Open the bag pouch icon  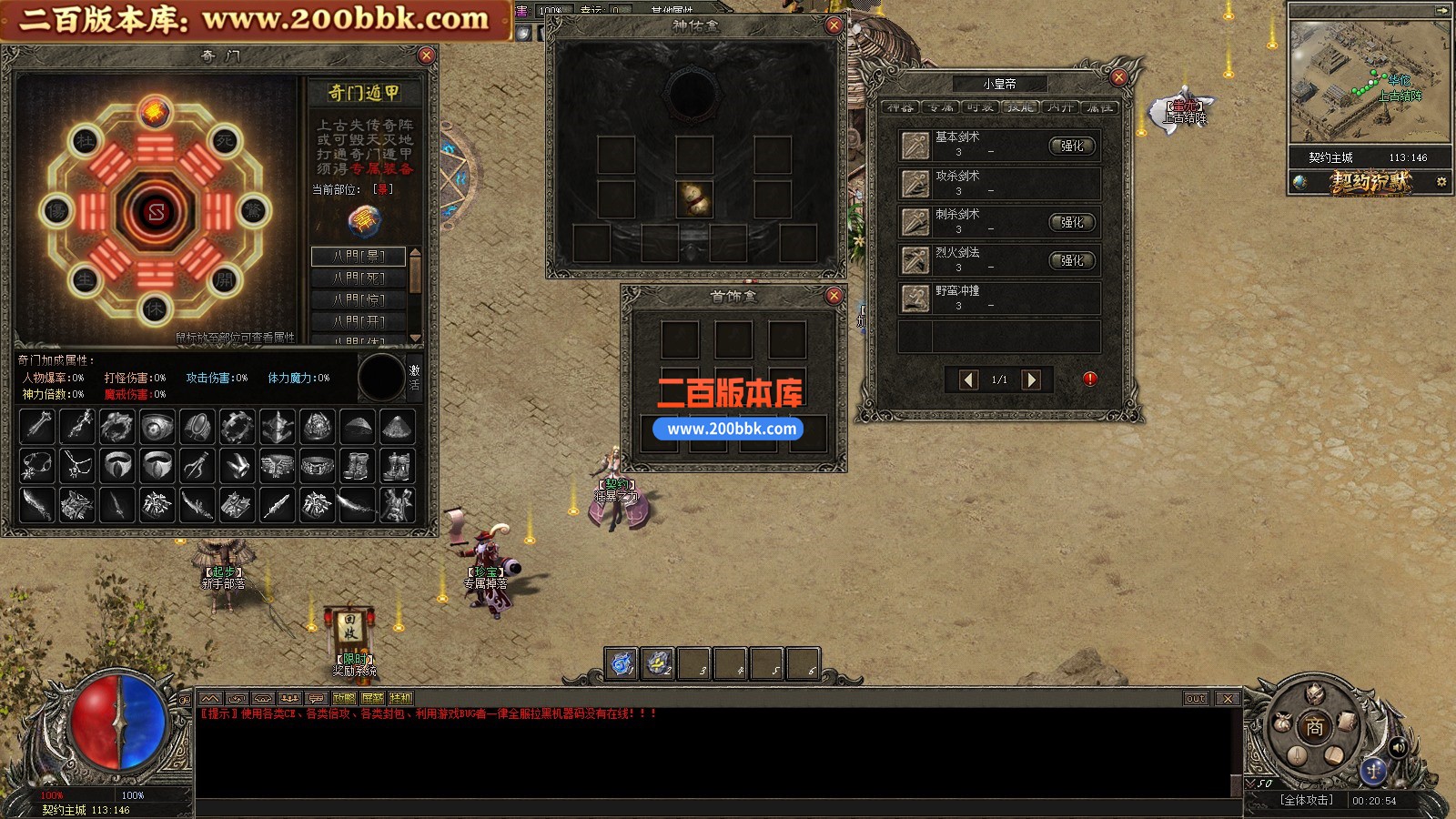[x=1281, y=723]
